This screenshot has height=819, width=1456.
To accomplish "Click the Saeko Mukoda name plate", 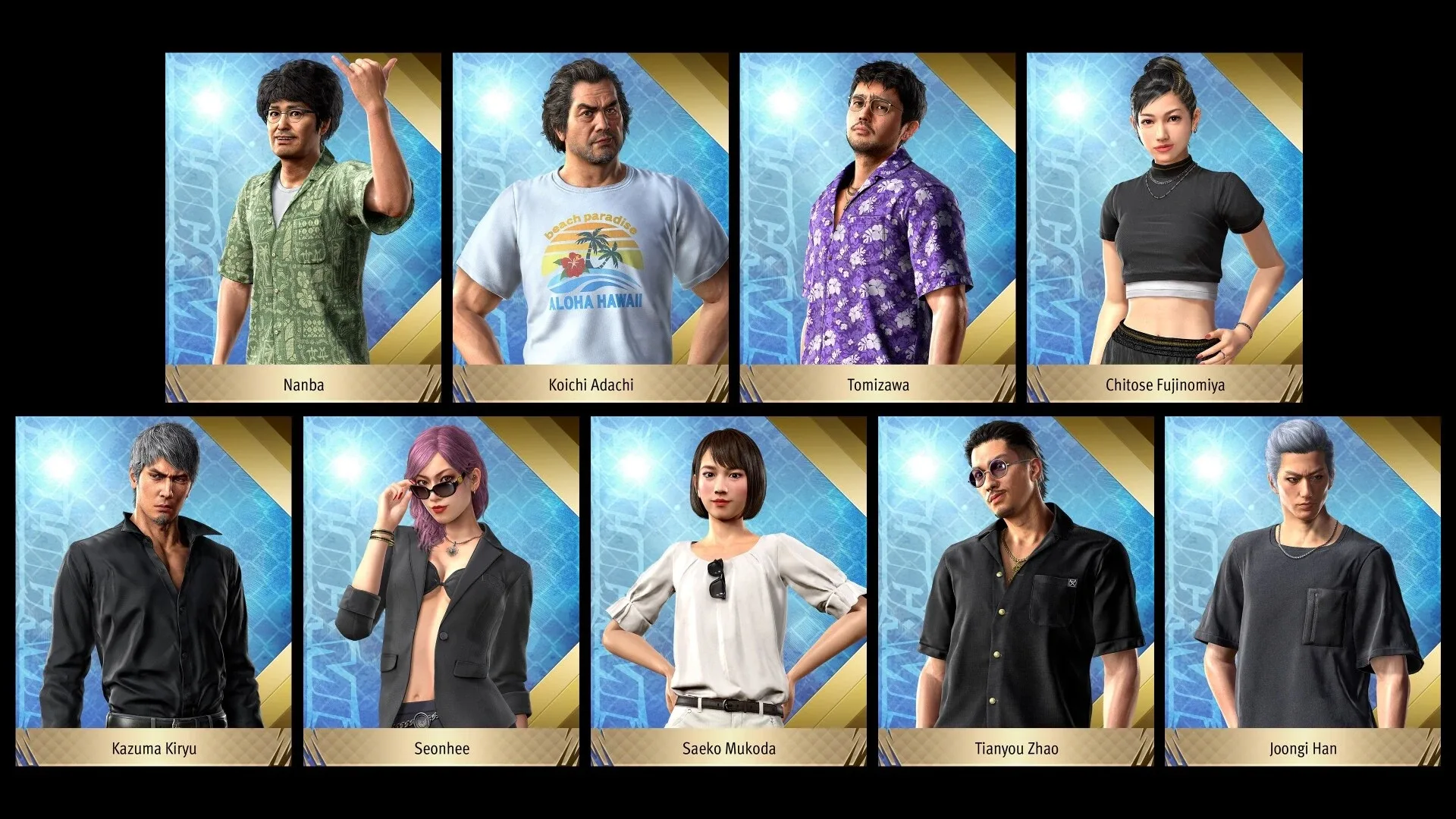I will [x=728, y=748].
